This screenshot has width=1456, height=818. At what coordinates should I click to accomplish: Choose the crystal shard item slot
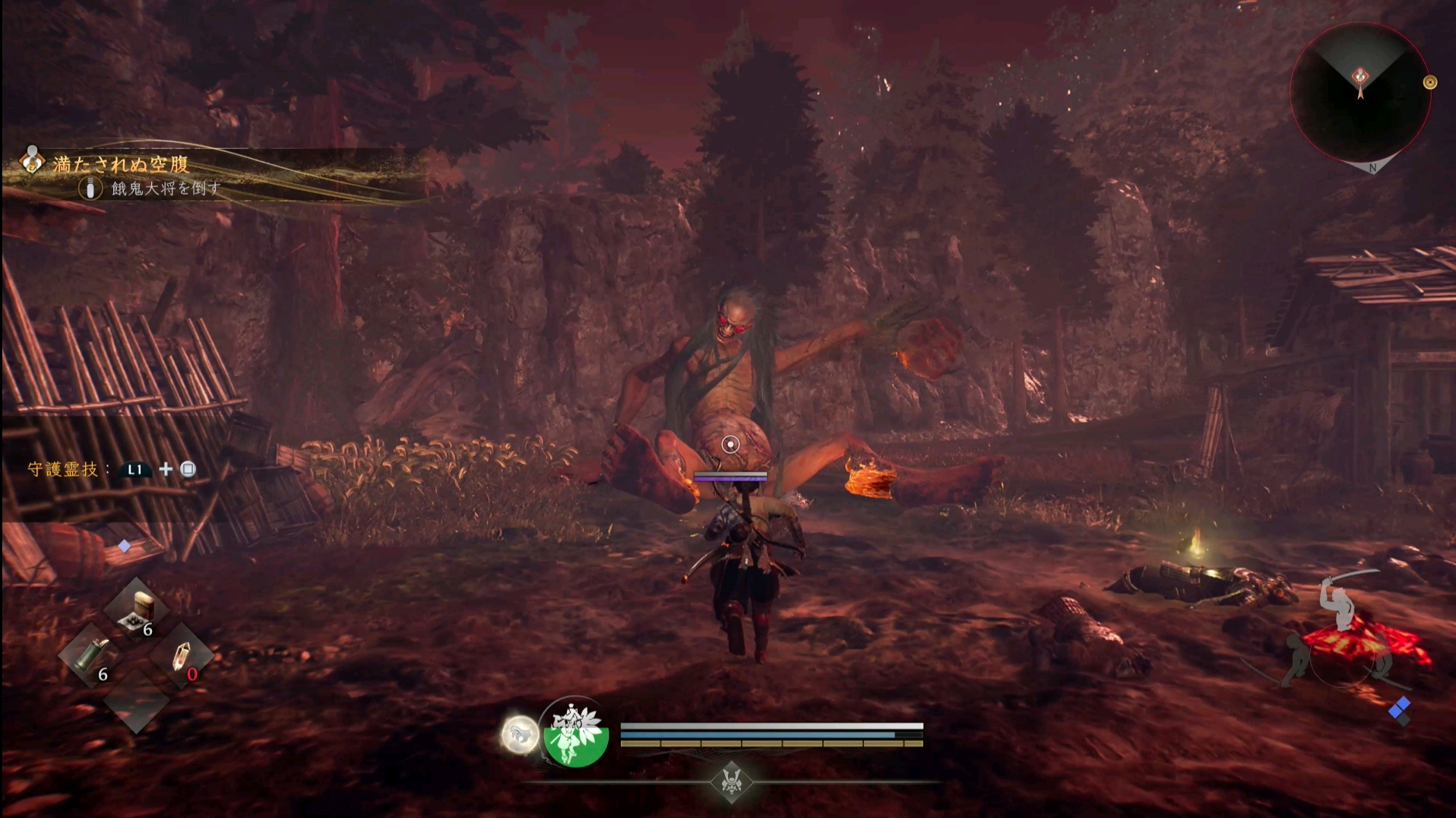tap(181, 655)
